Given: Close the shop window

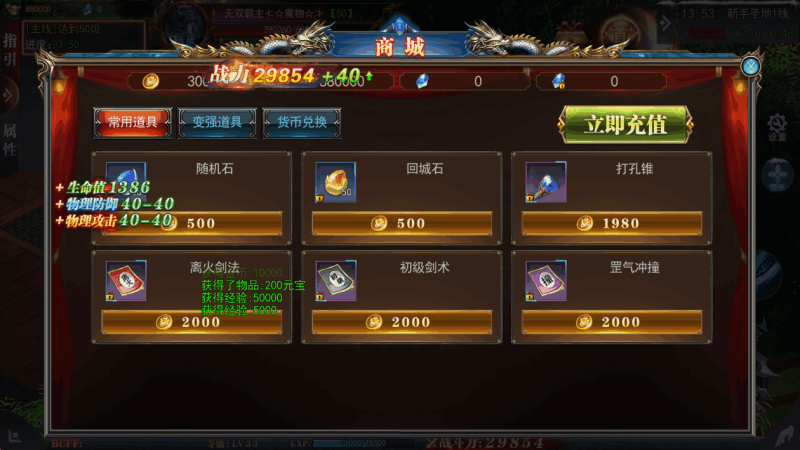Looking at the screenshot, I should pos(750,66).
